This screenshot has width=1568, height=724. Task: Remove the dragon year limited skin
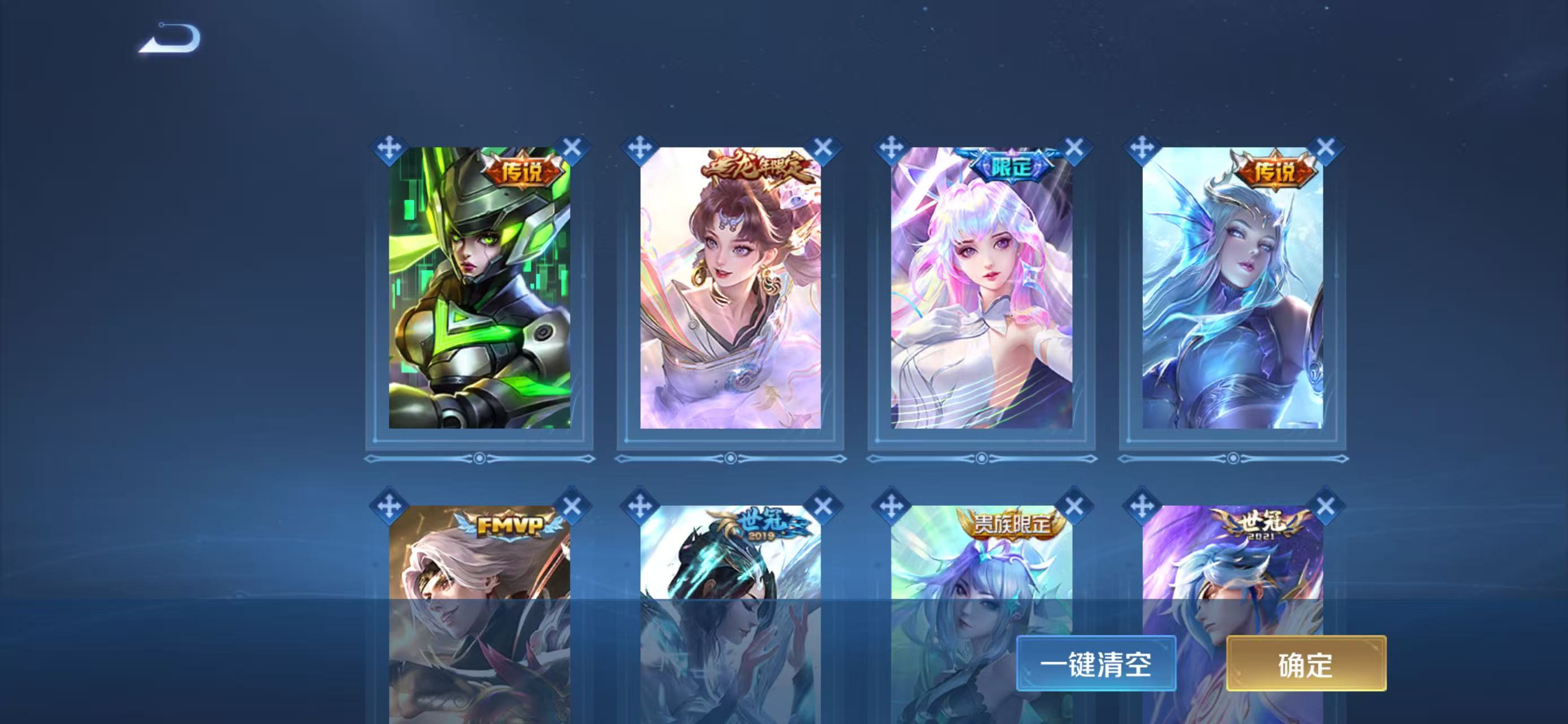823,148
